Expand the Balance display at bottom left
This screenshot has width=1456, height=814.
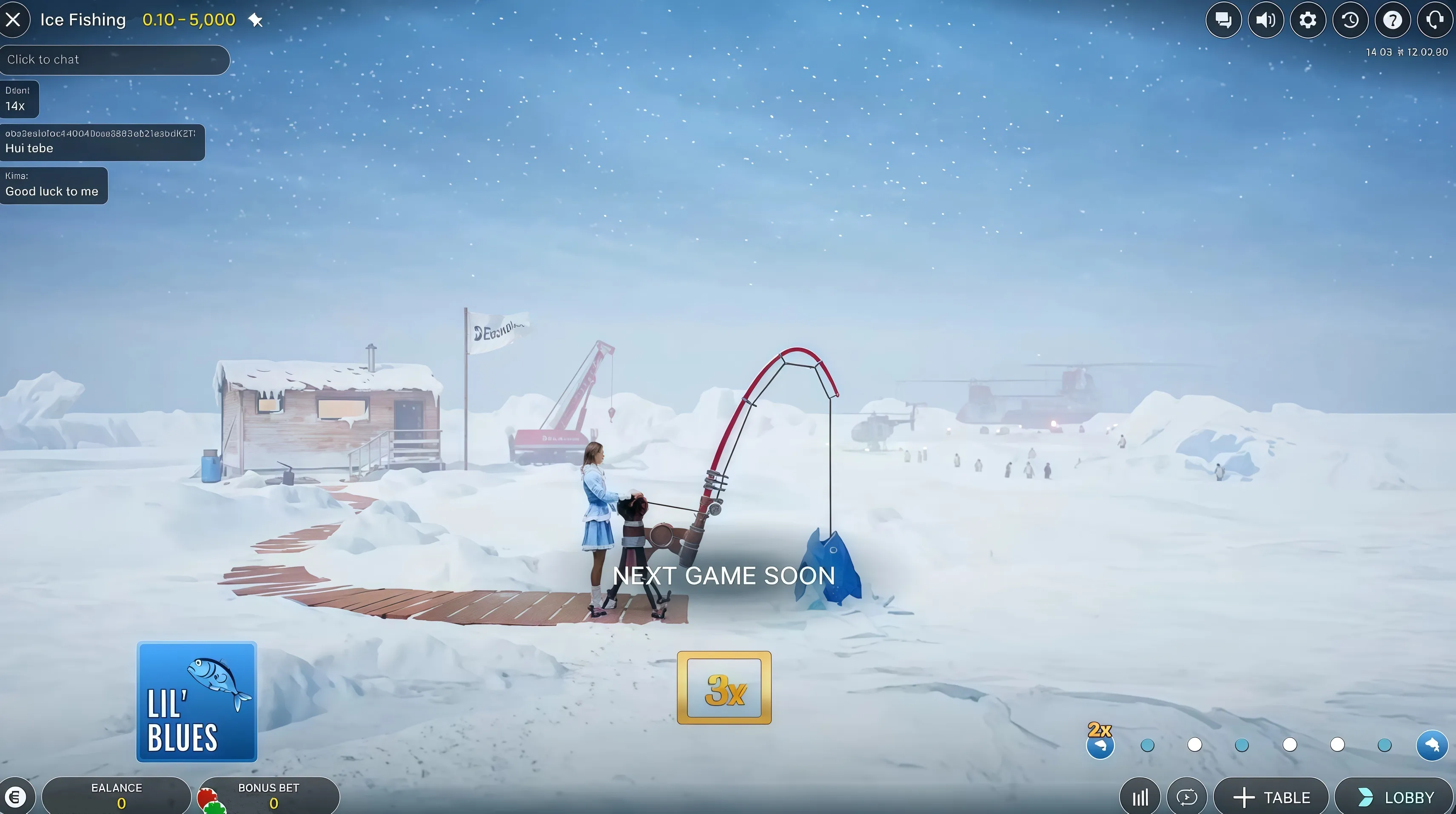117,795
